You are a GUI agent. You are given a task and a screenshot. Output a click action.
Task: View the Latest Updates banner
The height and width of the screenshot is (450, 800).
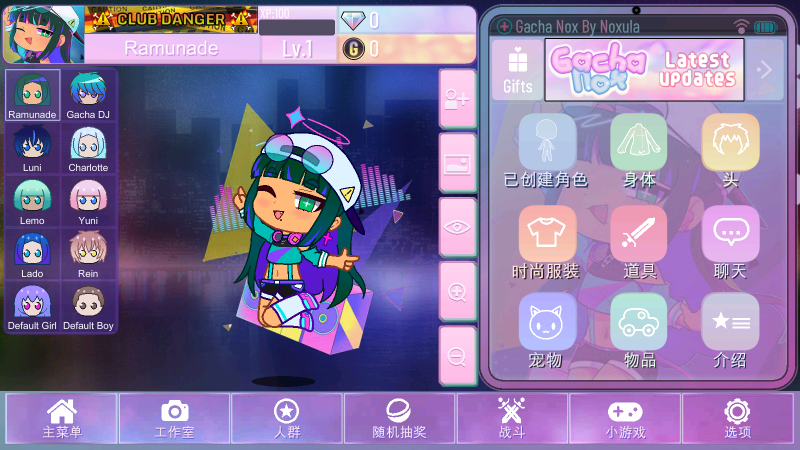pyautogui.click(x=645, y=70)
